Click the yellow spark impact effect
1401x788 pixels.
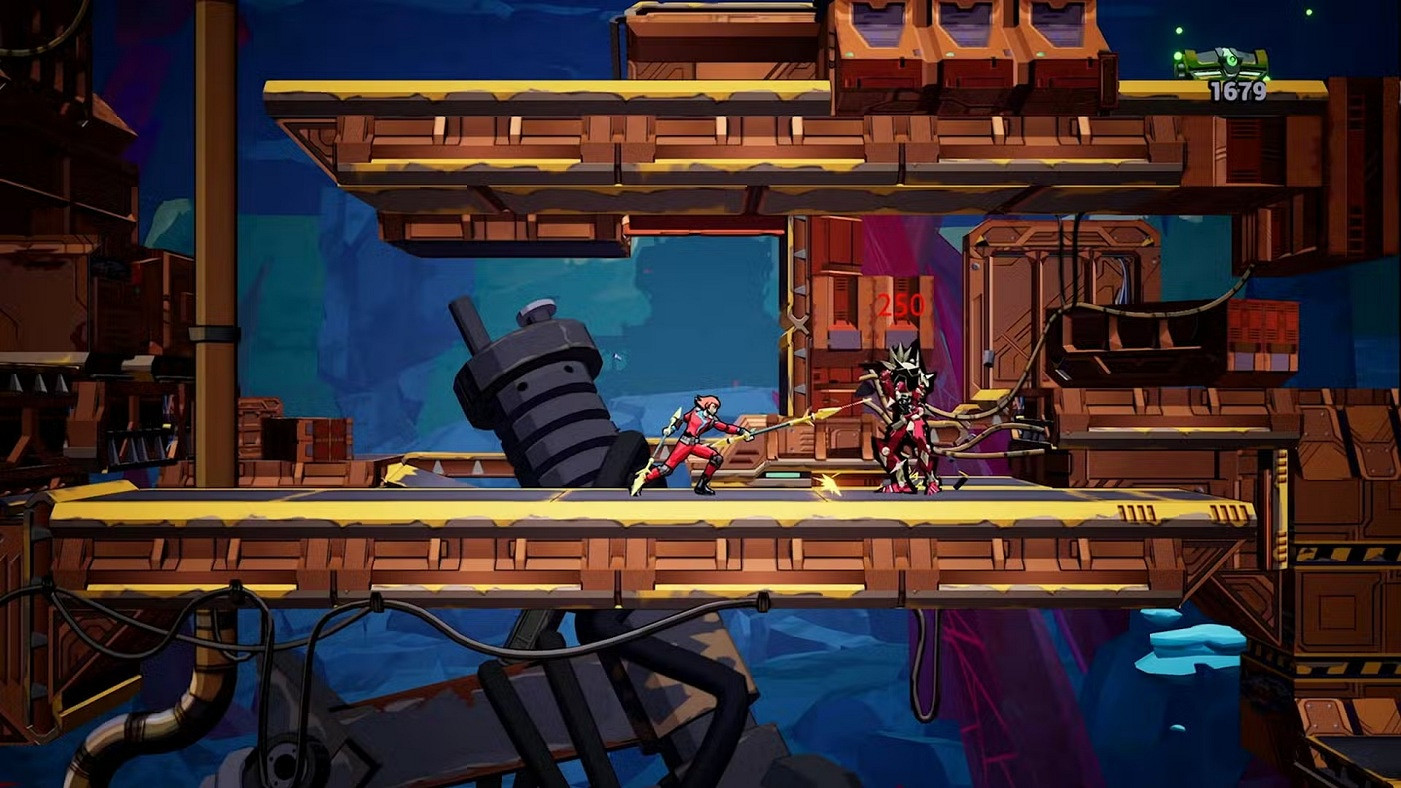pyautogui.click(x=828, y=484)
